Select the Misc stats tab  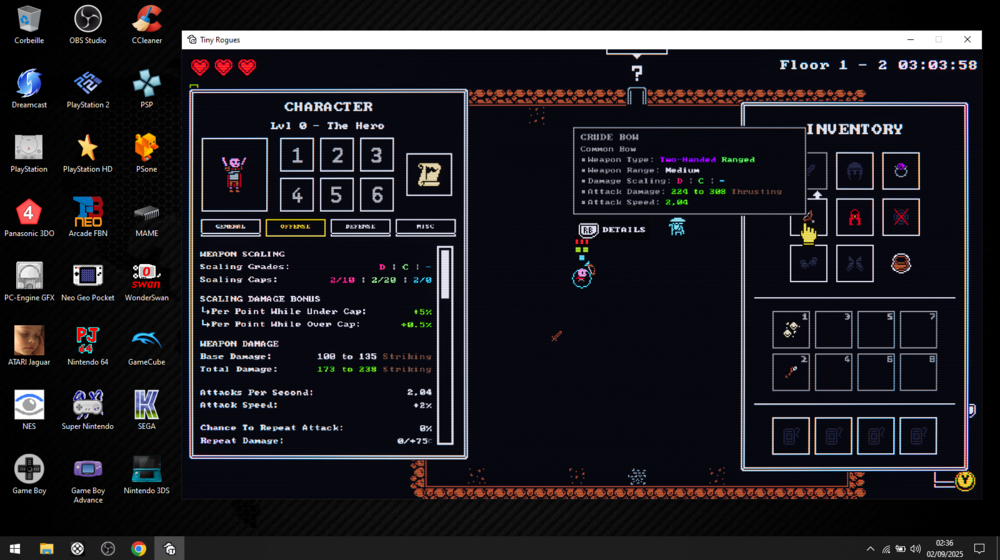(x=425, y=227)
